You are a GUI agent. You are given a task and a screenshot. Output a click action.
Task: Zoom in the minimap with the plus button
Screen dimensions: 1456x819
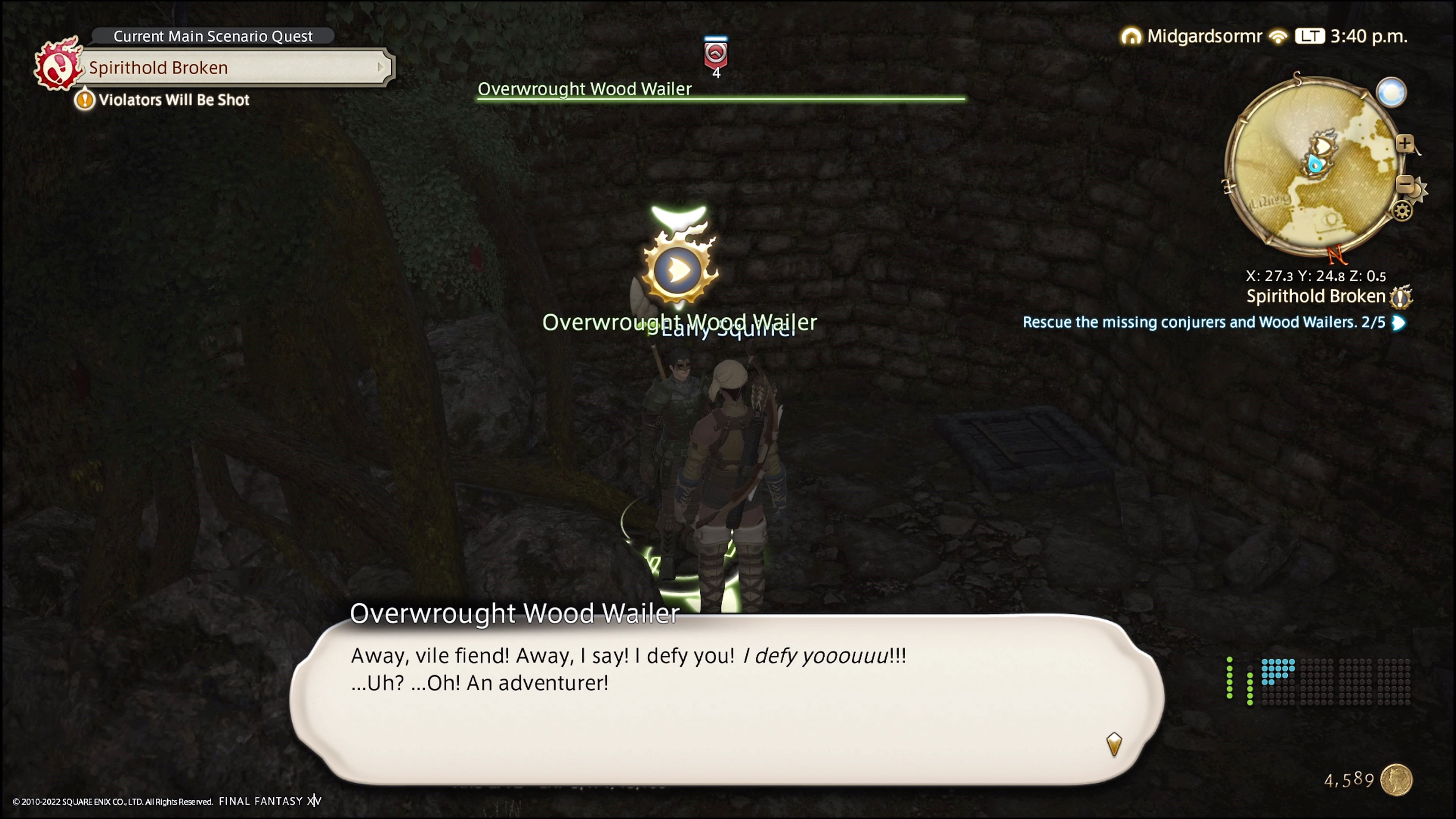click(x=1404, y=144)
